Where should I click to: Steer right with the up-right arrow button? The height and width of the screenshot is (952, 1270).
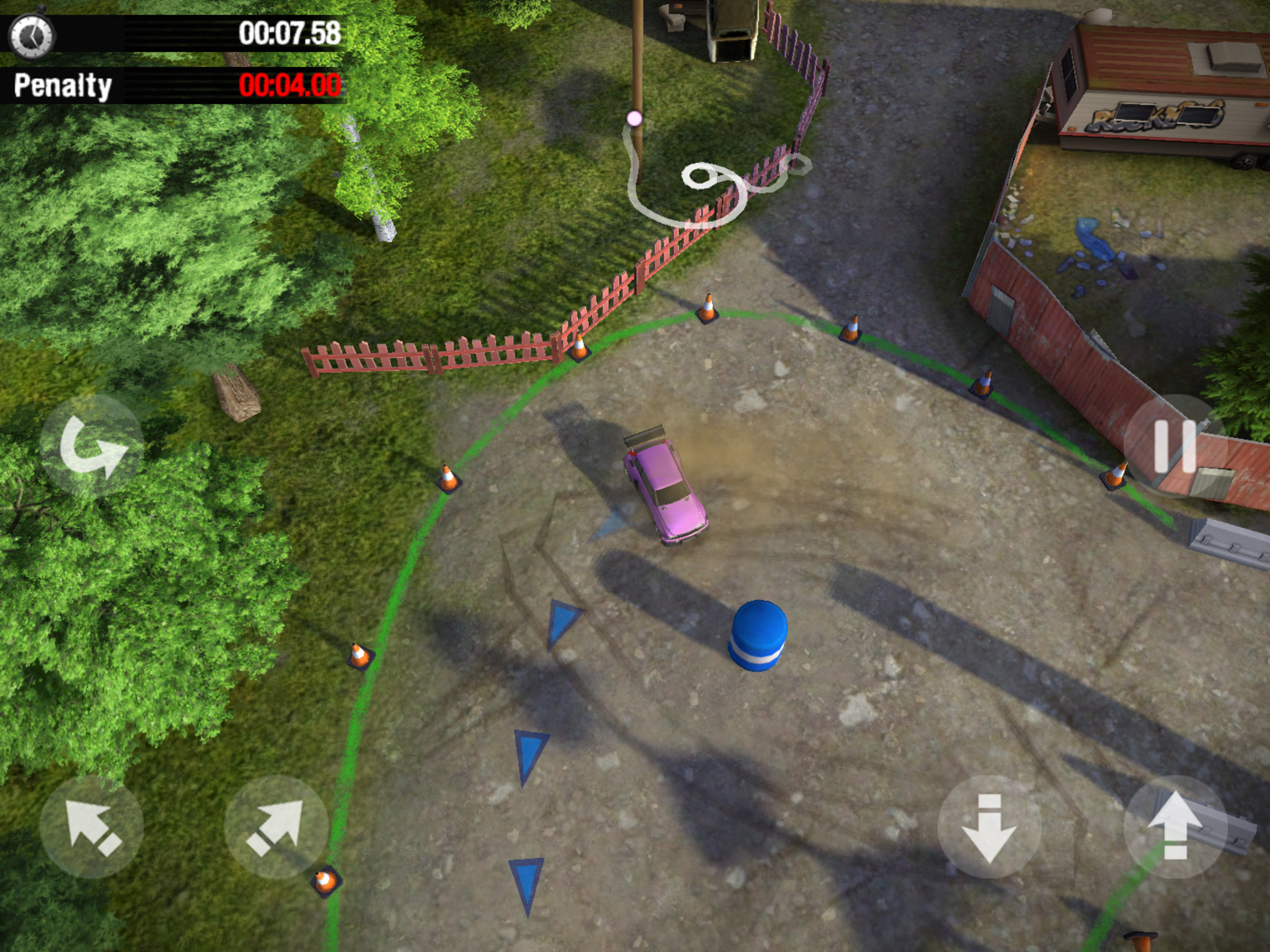(276, 827)
